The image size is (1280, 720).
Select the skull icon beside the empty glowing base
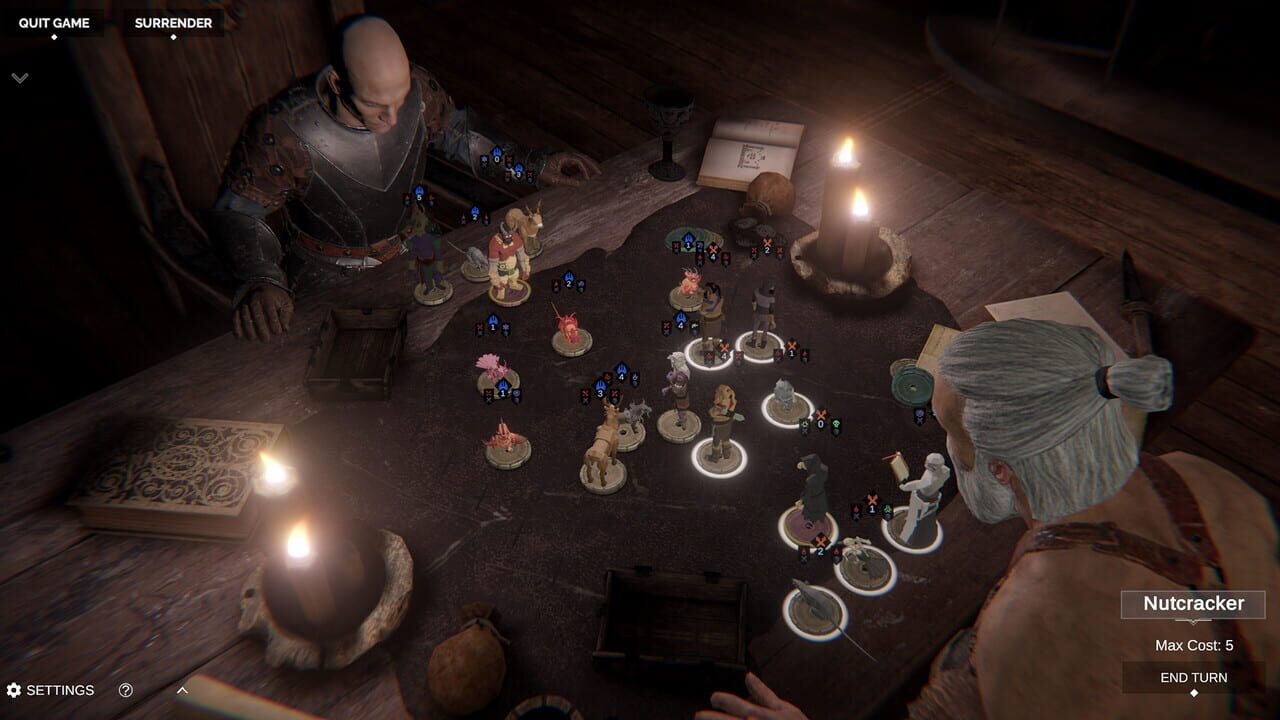836,426
